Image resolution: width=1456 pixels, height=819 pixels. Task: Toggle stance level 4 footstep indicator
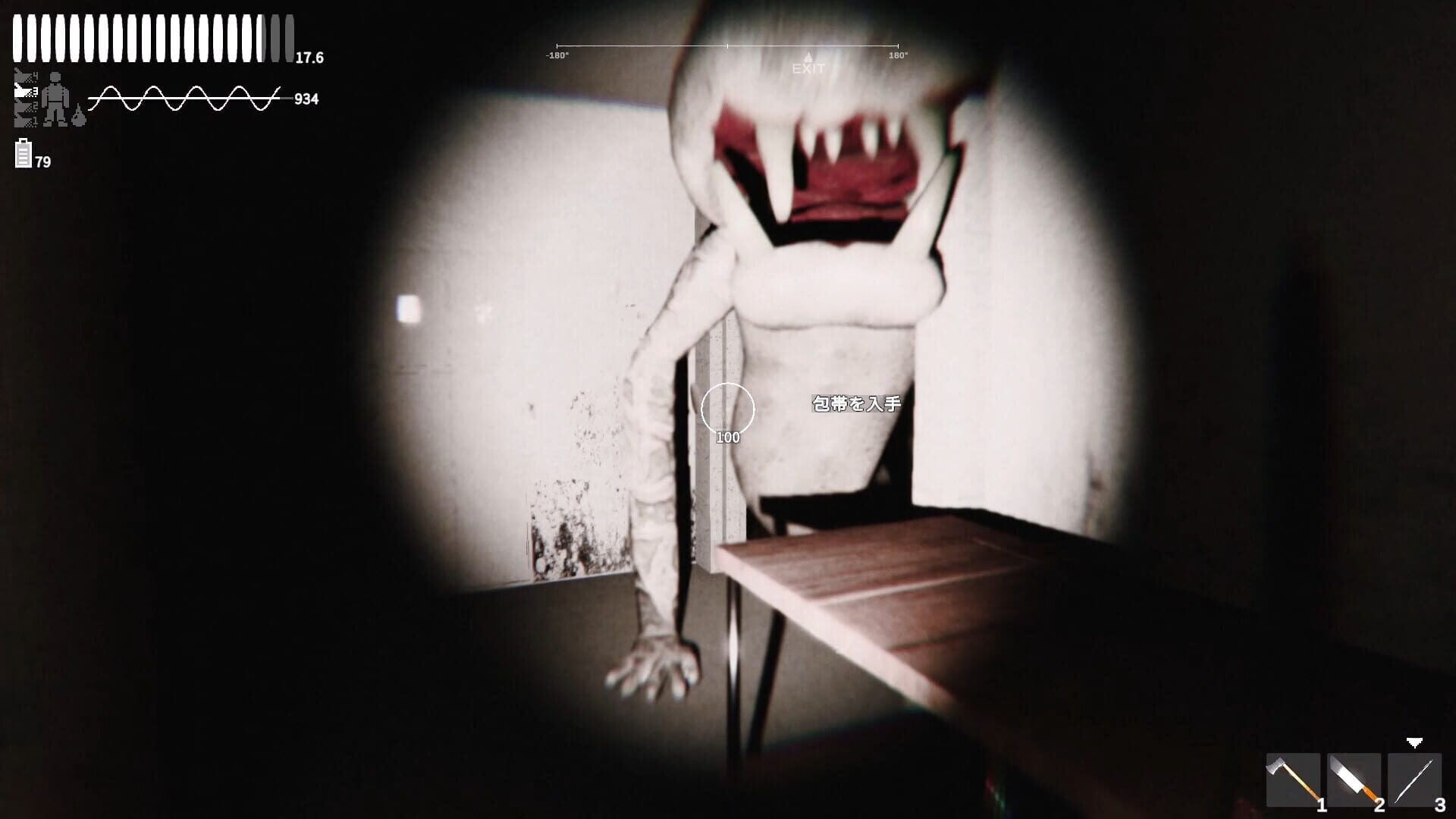click(21, 75)
